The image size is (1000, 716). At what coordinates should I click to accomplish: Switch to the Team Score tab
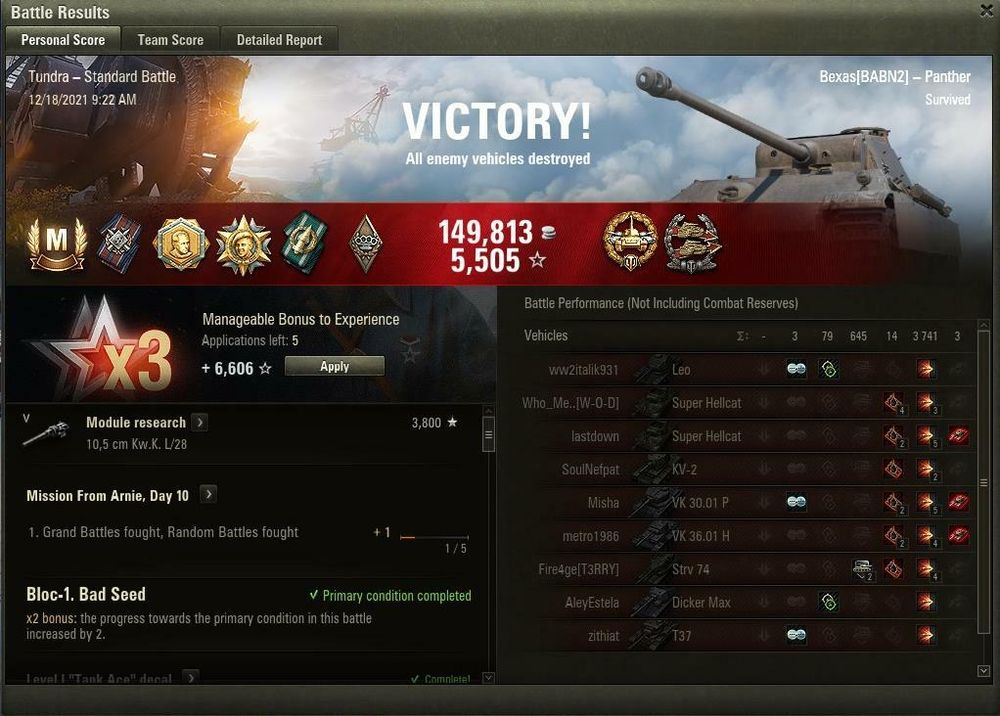point(170,40)
